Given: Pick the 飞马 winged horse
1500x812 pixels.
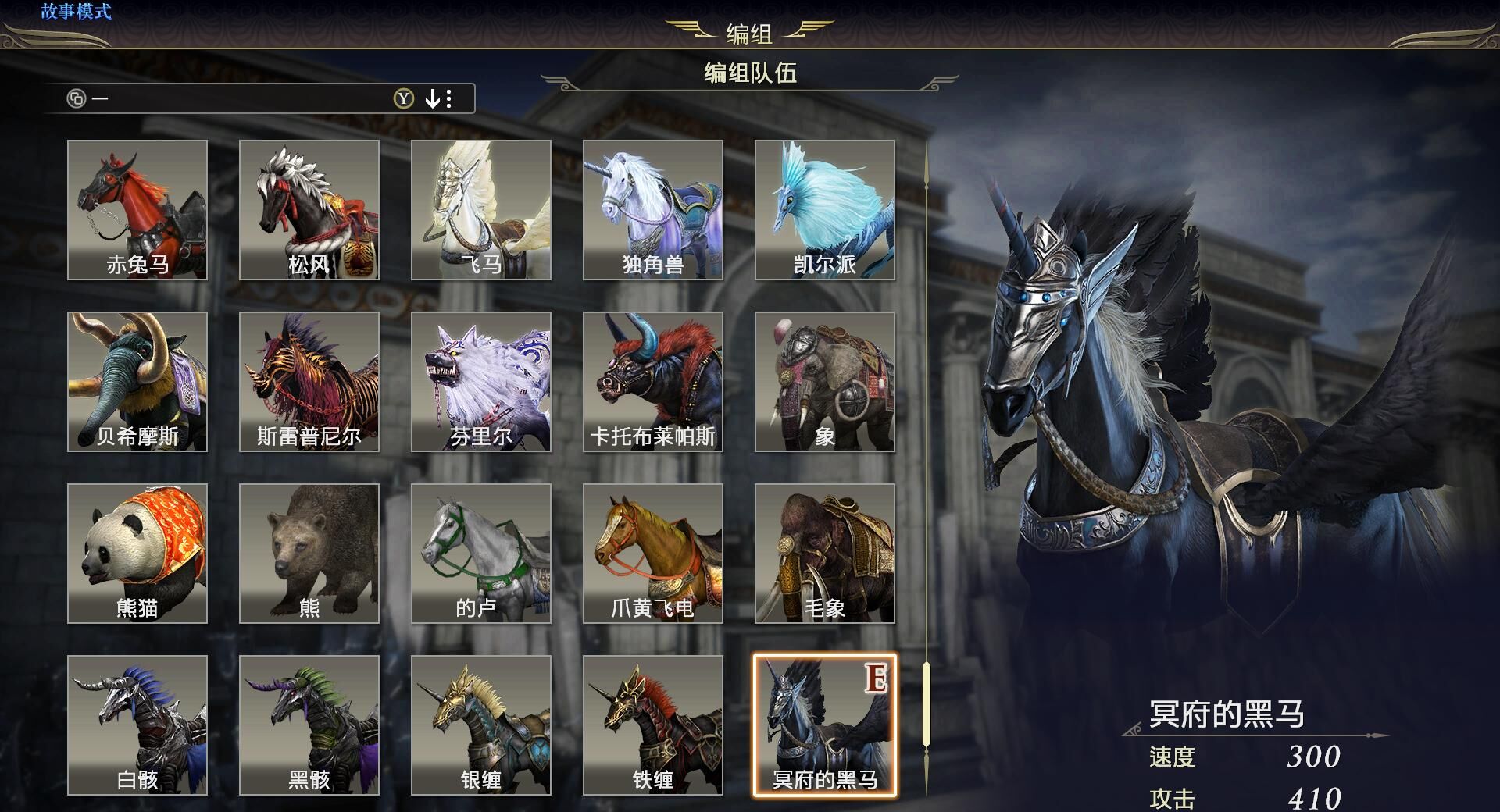Looking at the screenshot, I should 481,209.
